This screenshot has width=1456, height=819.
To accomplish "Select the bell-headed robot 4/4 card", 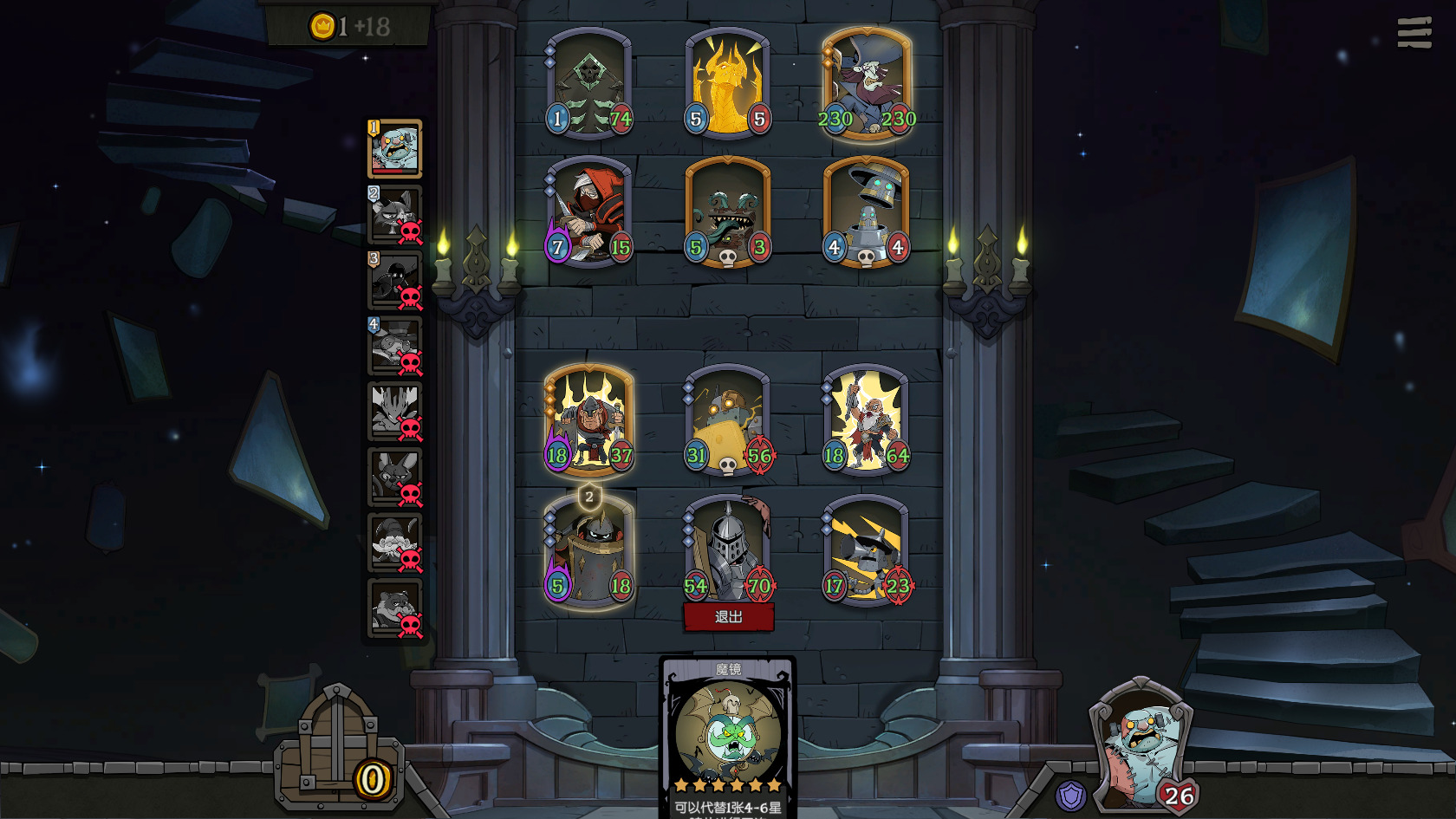I will (867, 212).
